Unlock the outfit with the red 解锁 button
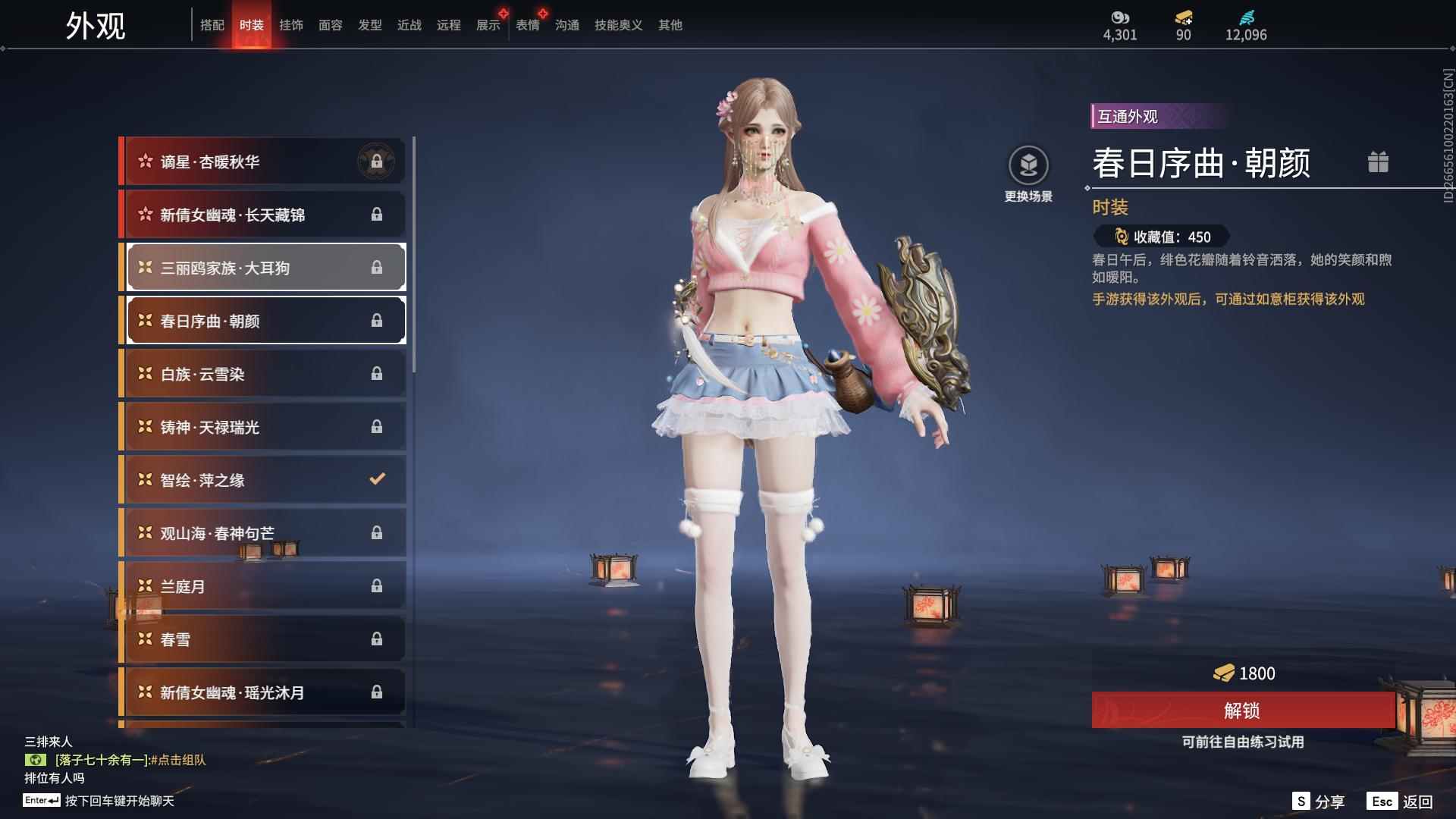This screenshot has width=1456, height=819. coord(1242,711)
